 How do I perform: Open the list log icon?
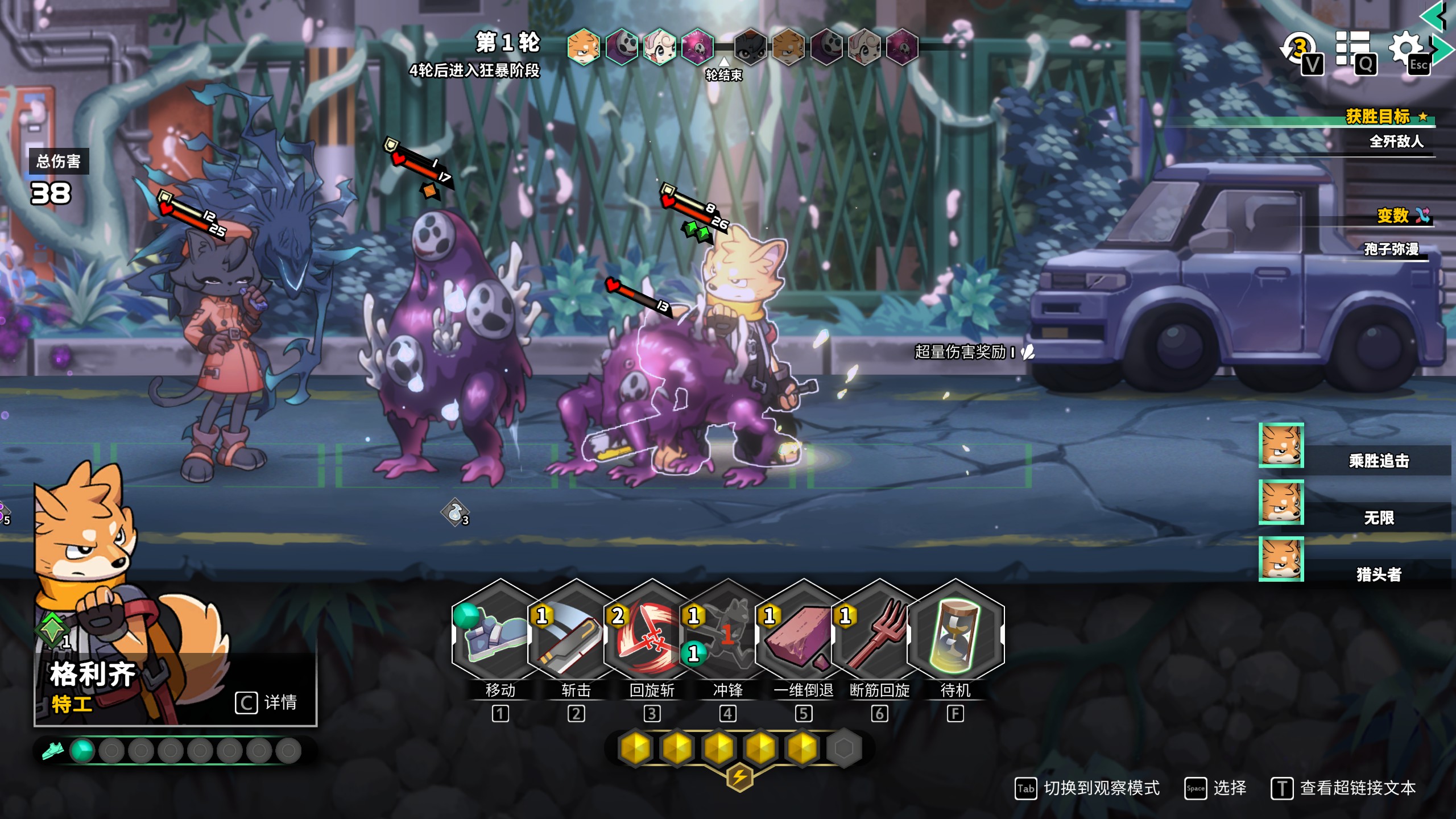coord(1354,50)
